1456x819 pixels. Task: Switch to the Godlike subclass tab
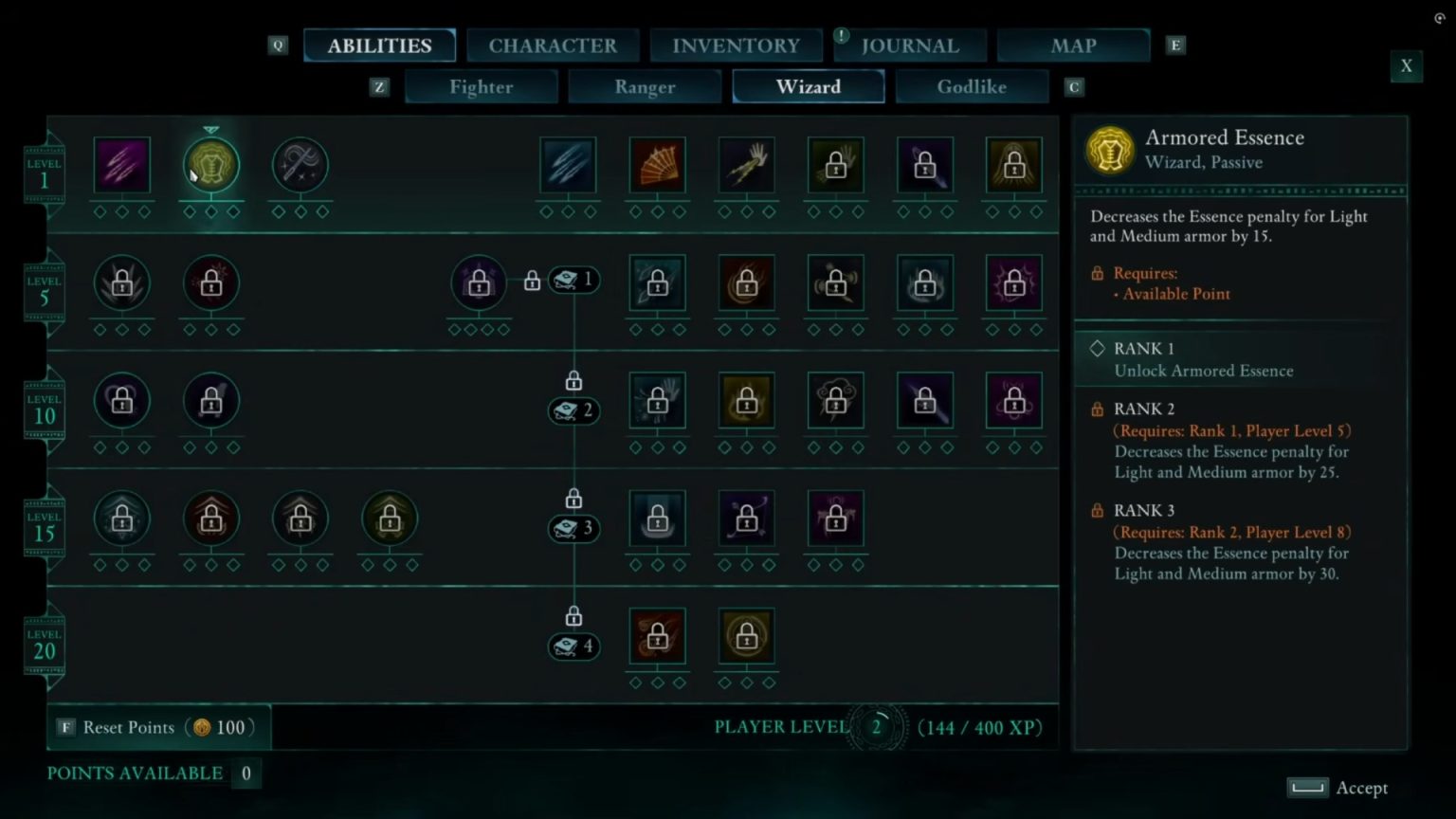click(972, 86)
